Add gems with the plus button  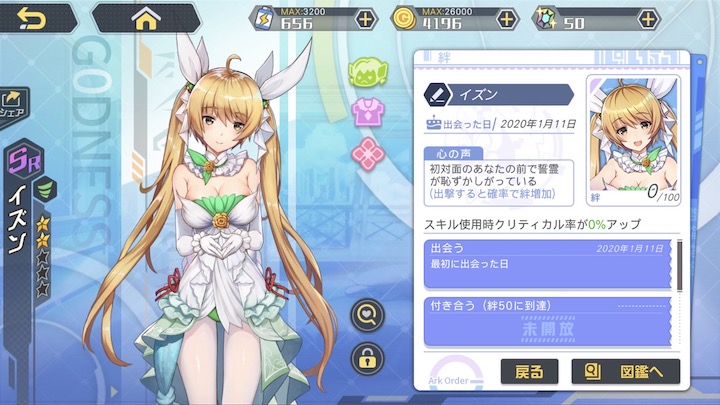pos(649,19)
